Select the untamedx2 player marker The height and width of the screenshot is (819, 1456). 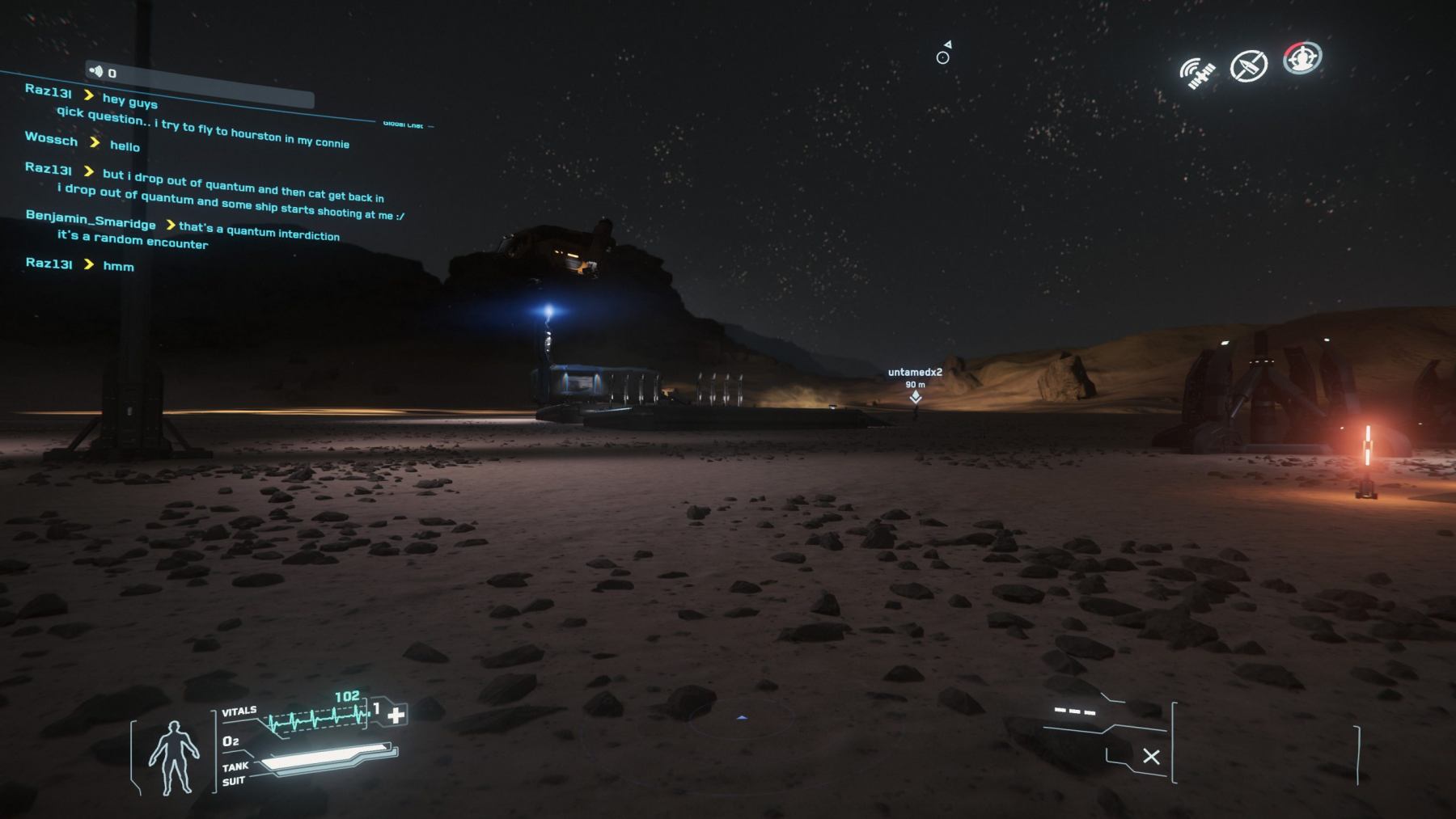point(915,396)
